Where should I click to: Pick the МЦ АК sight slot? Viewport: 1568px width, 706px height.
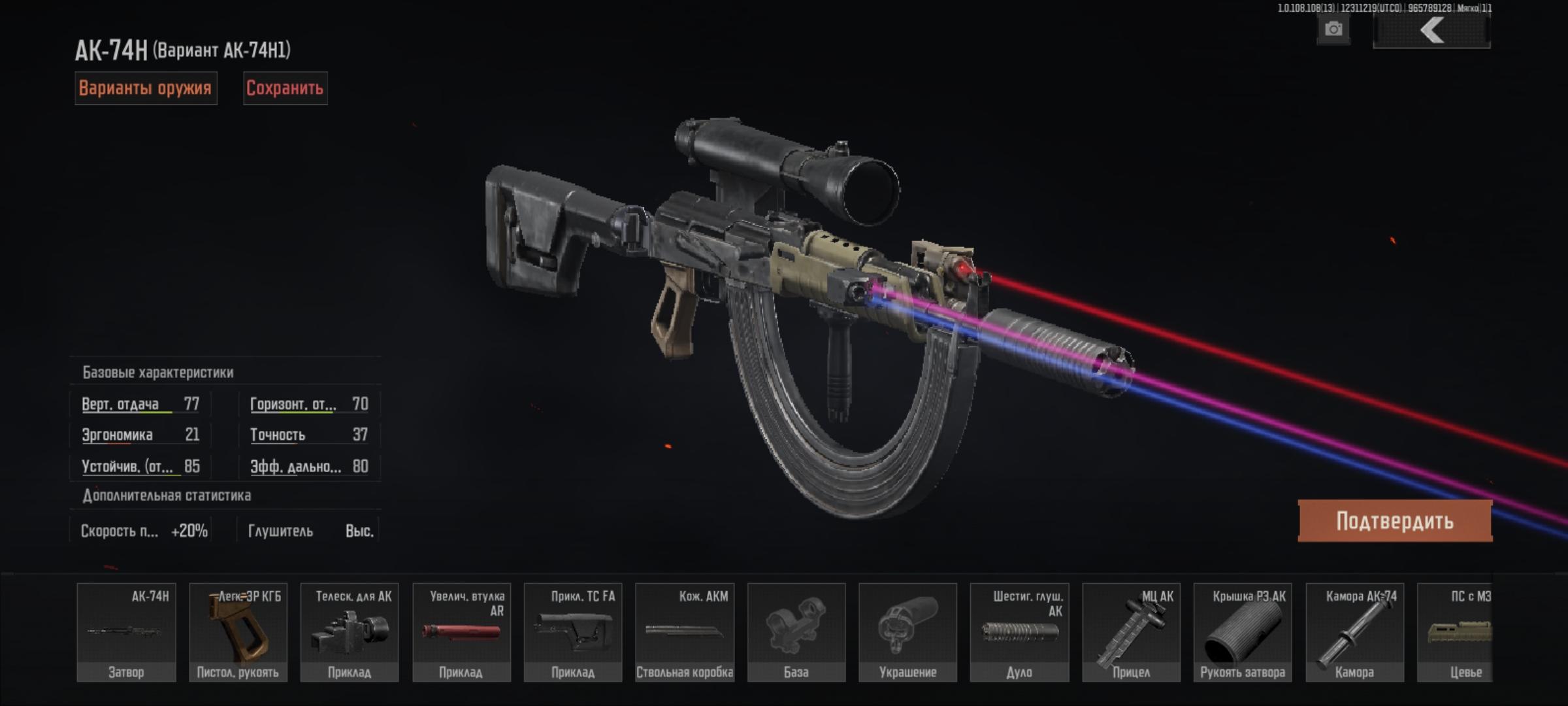pos(1131,632)
